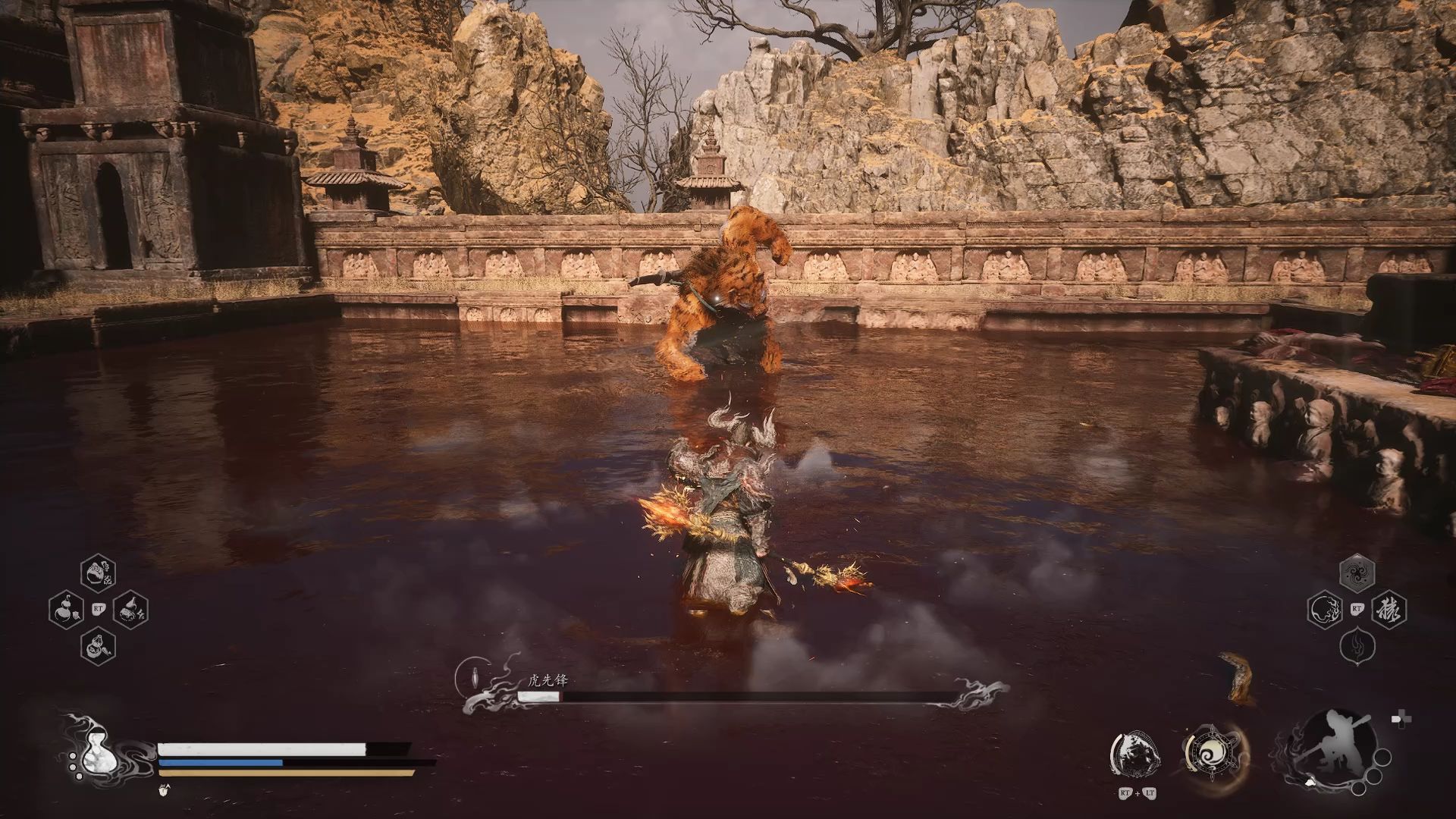Viewport: 1456px width, 819px height.
Task: Summon the beast head spirit skill
Action: click(x=1136, y=755)
